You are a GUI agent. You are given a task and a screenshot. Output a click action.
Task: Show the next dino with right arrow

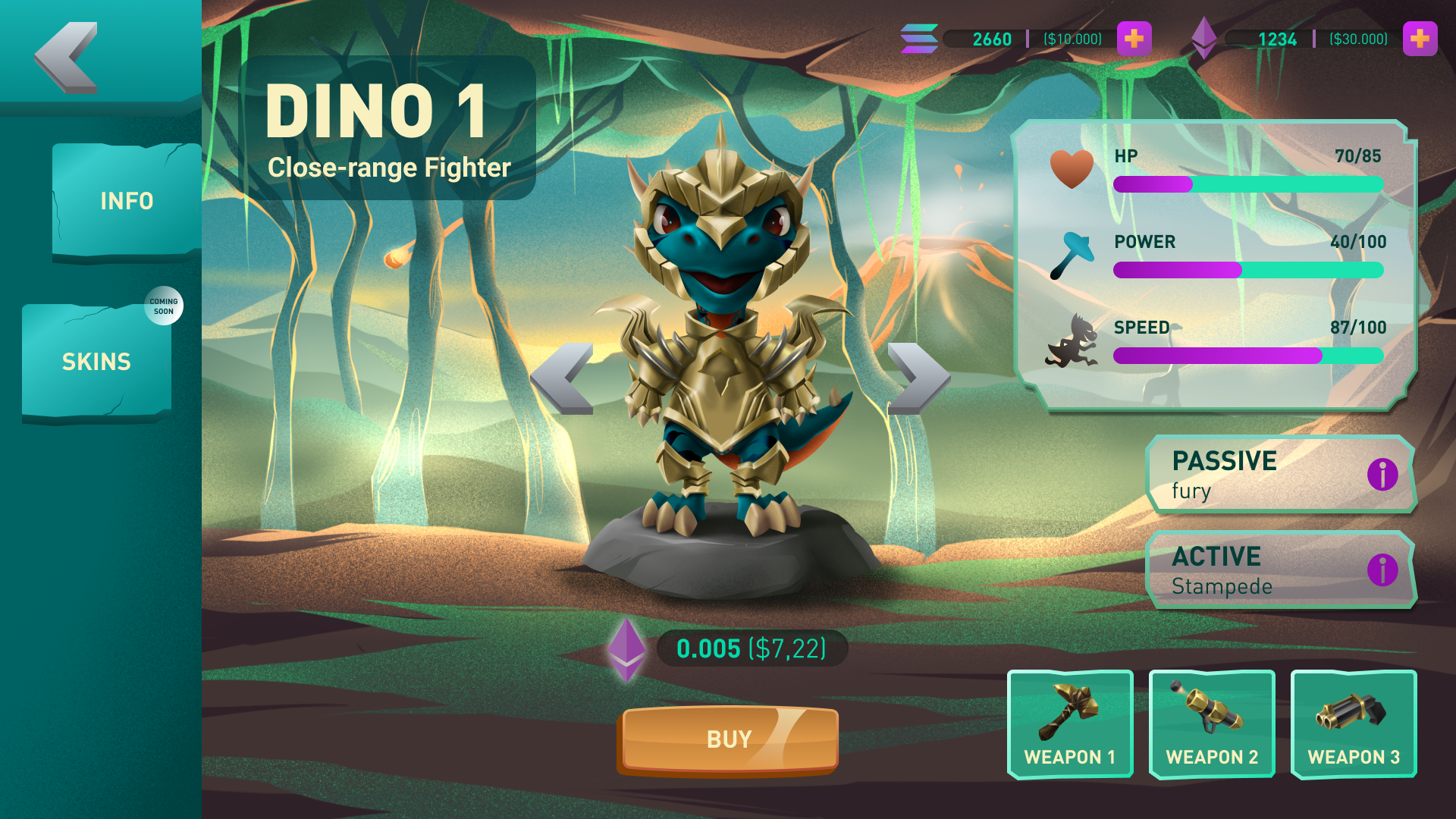918,378
